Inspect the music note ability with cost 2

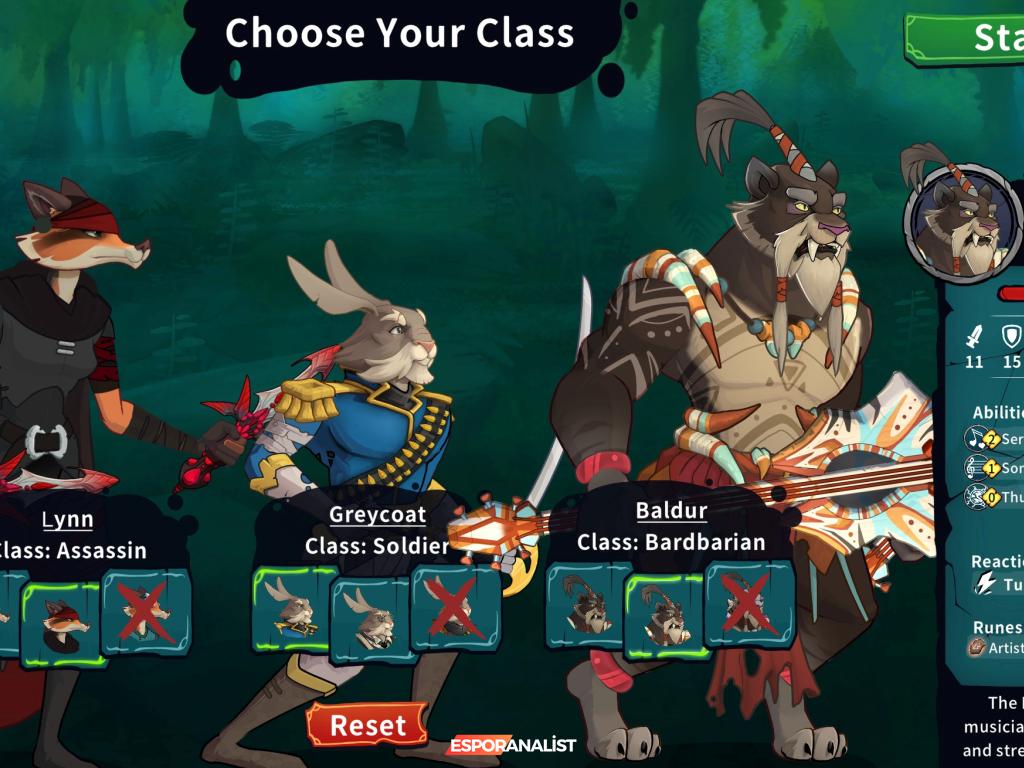pos(980,439)
